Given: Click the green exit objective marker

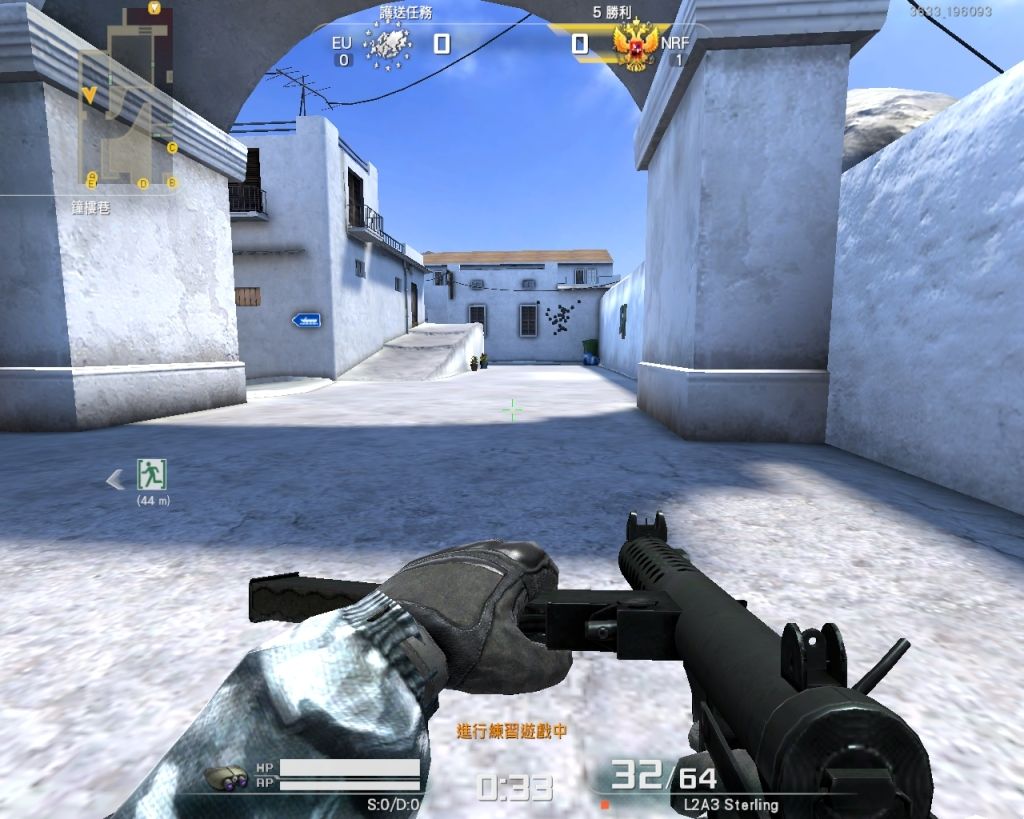Looking at the screenshot, I should pos(152,473).
